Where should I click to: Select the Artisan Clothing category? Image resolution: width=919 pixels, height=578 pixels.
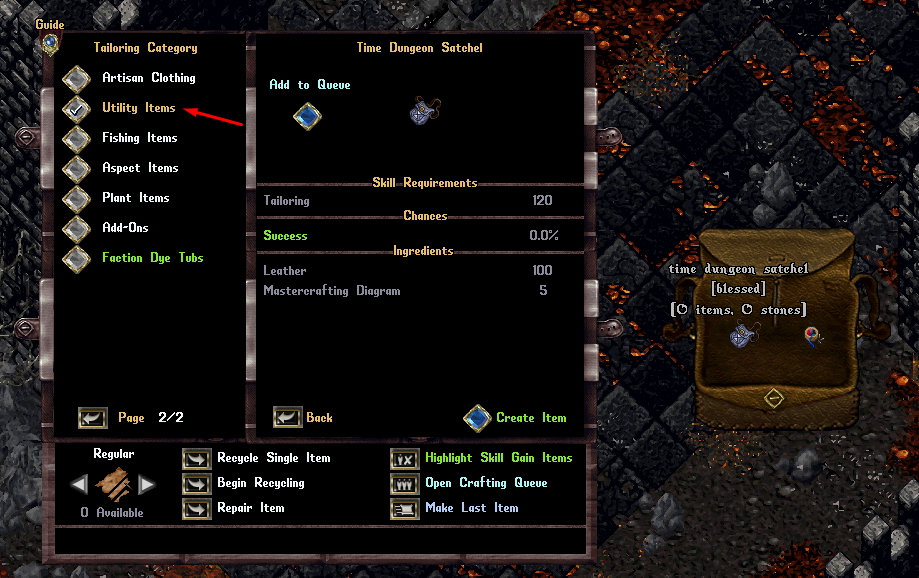pos(77,79)
